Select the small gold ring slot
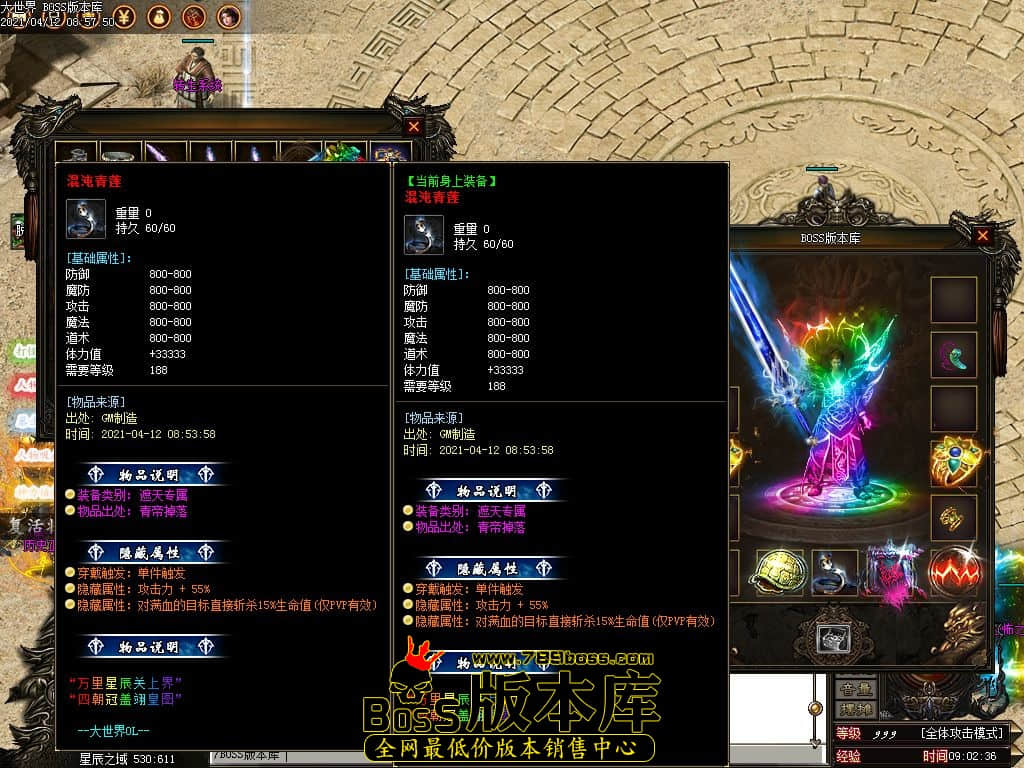1024x768 pixels. coord(953,517)
